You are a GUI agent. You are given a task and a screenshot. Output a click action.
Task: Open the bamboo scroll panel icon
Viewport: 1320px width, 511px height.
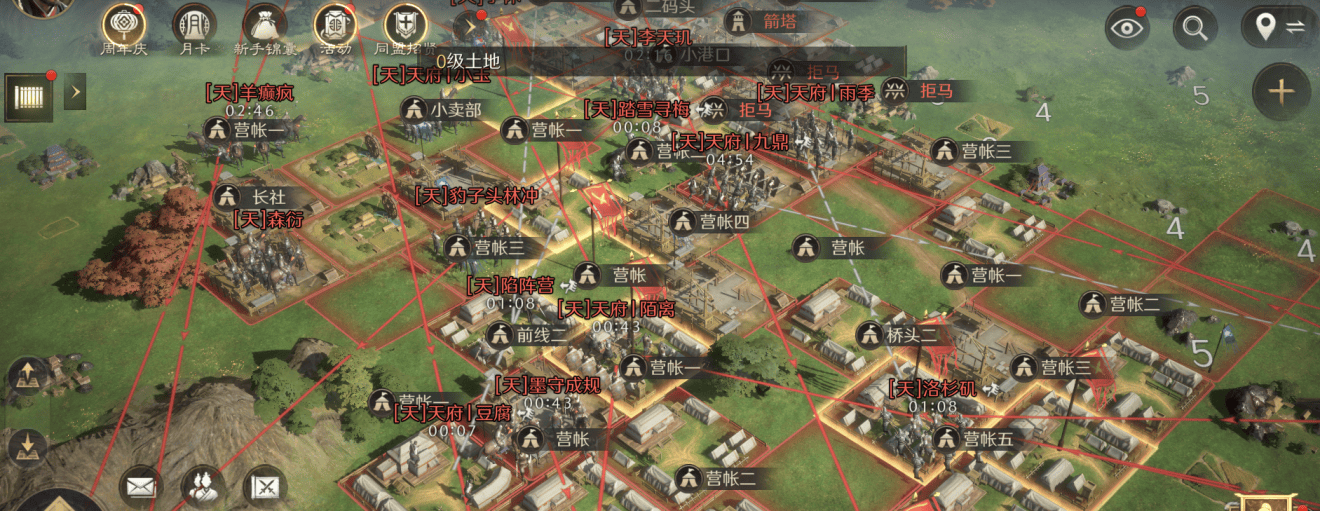(x=29, y=97)
